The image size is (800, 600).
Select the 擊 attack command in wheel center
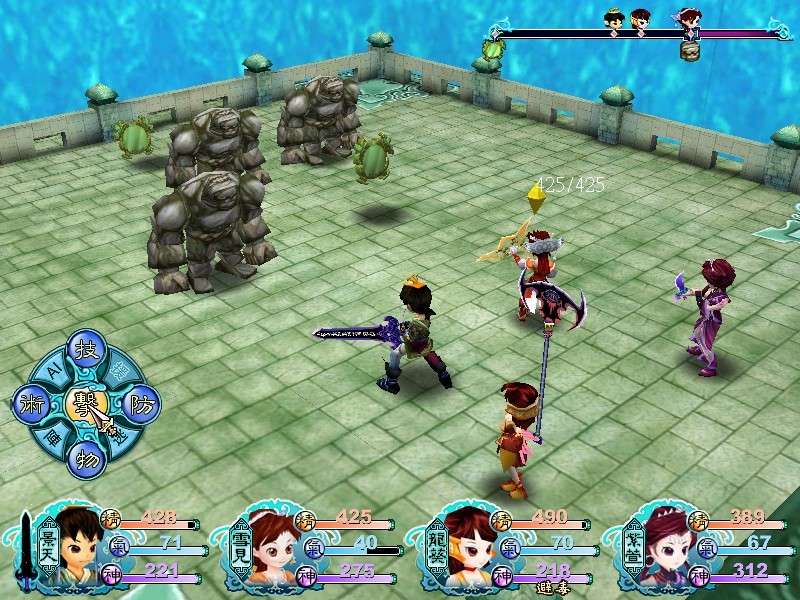(84, 404)
